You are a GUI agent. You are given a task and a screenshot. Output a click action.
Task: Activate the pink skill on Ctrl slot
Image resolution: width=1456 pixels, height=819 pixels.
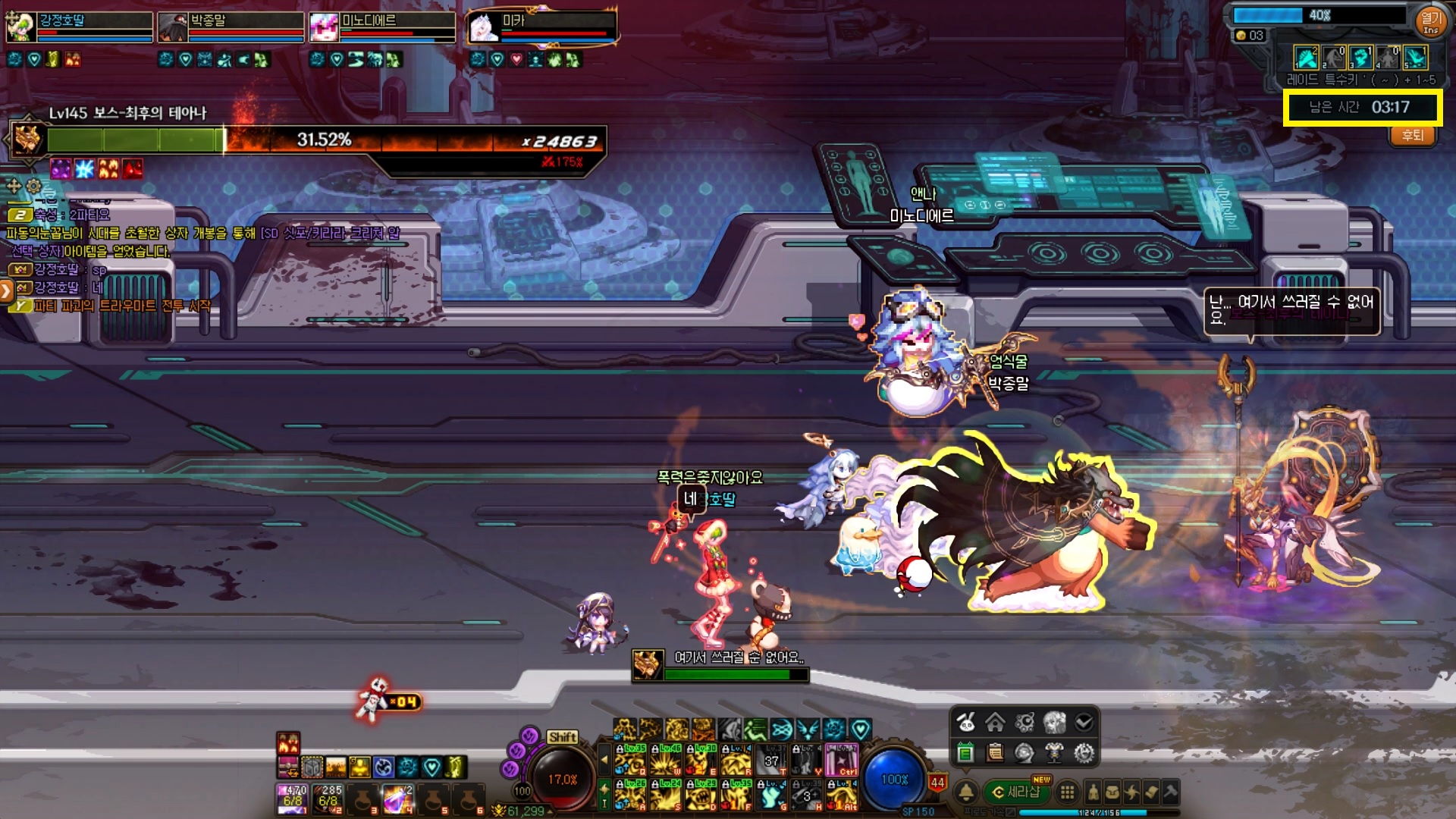841,760
